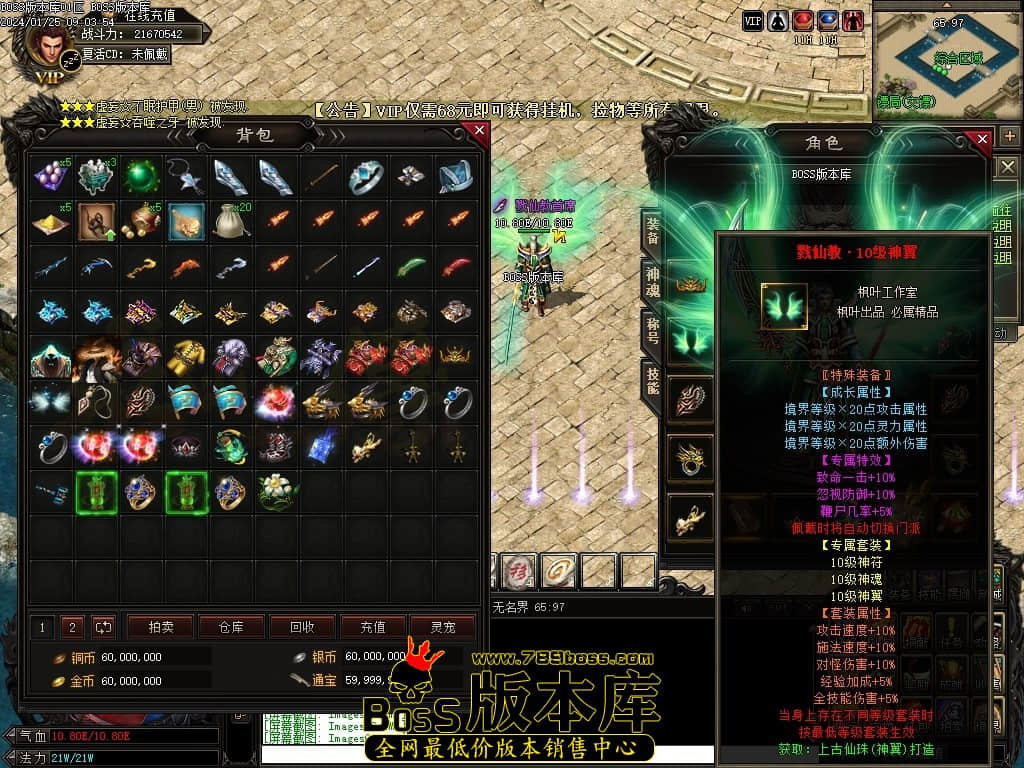
Task: Open the 灵宠 spirit pet menu
Action: [443, 627]
